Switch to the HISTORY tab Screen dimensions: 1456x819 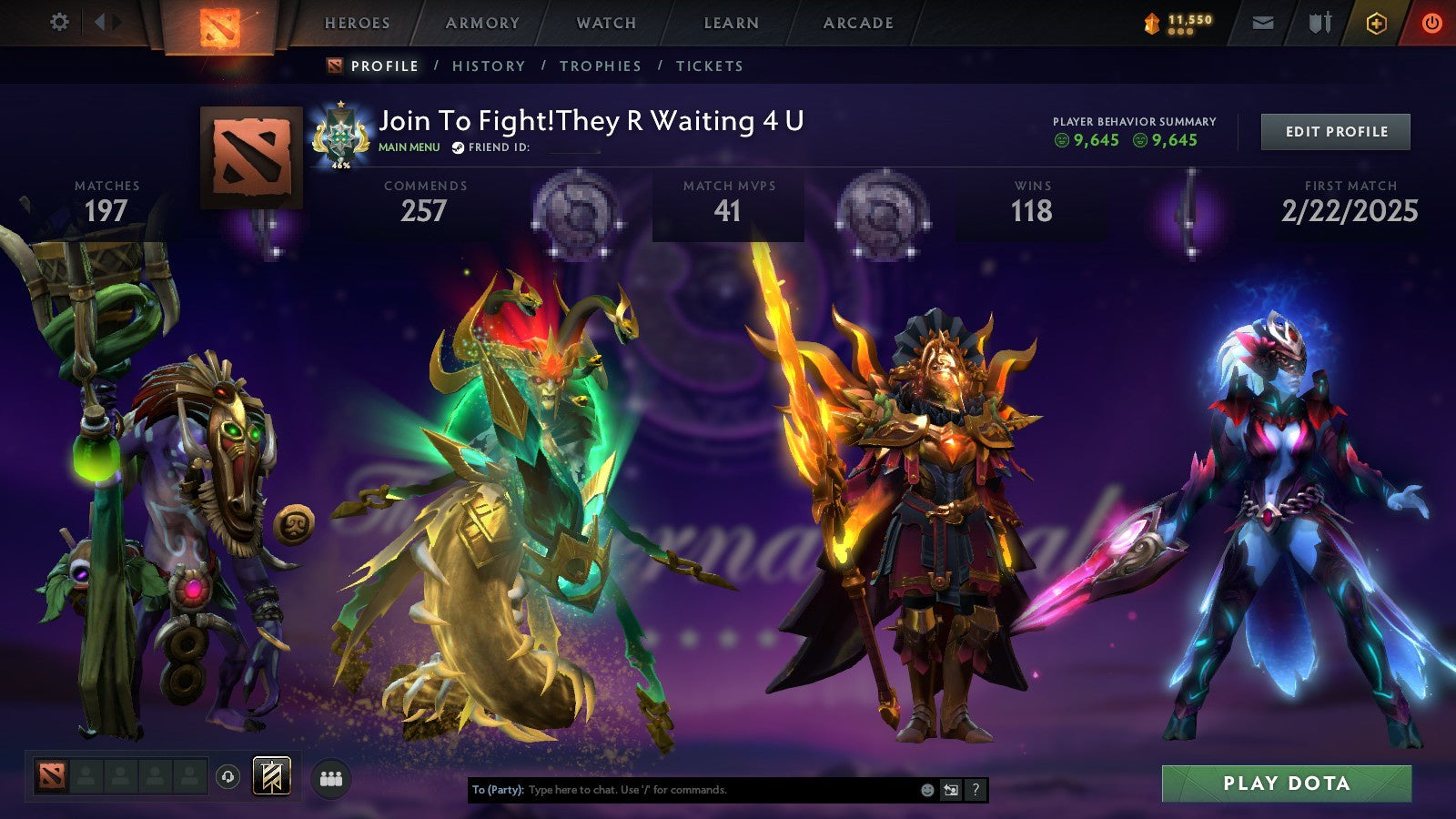pos(490,66)
